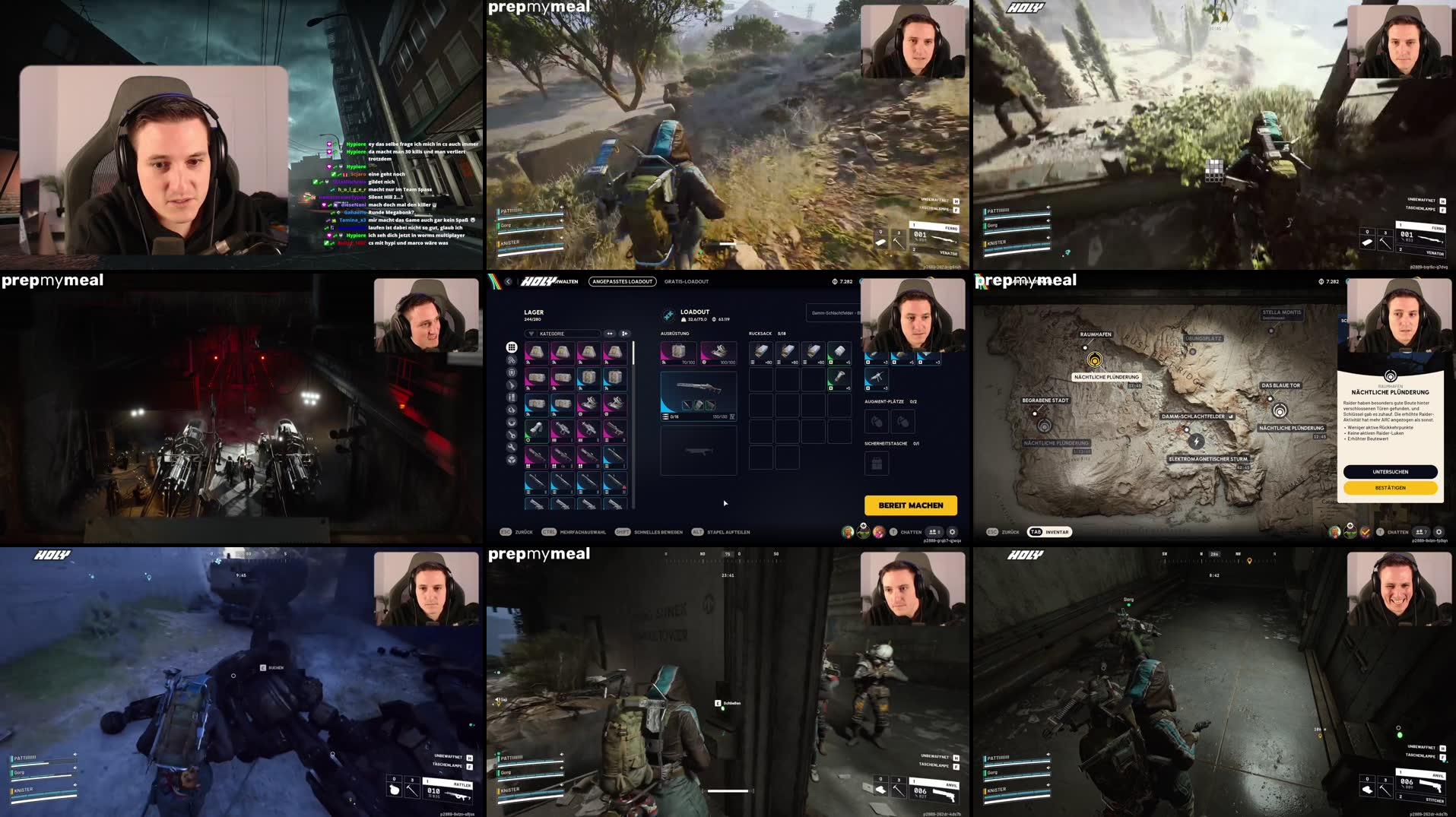Open the KATEGORIE filter dropdown
Viewport: 1456px width, 817px height.
tap(563, 334)
